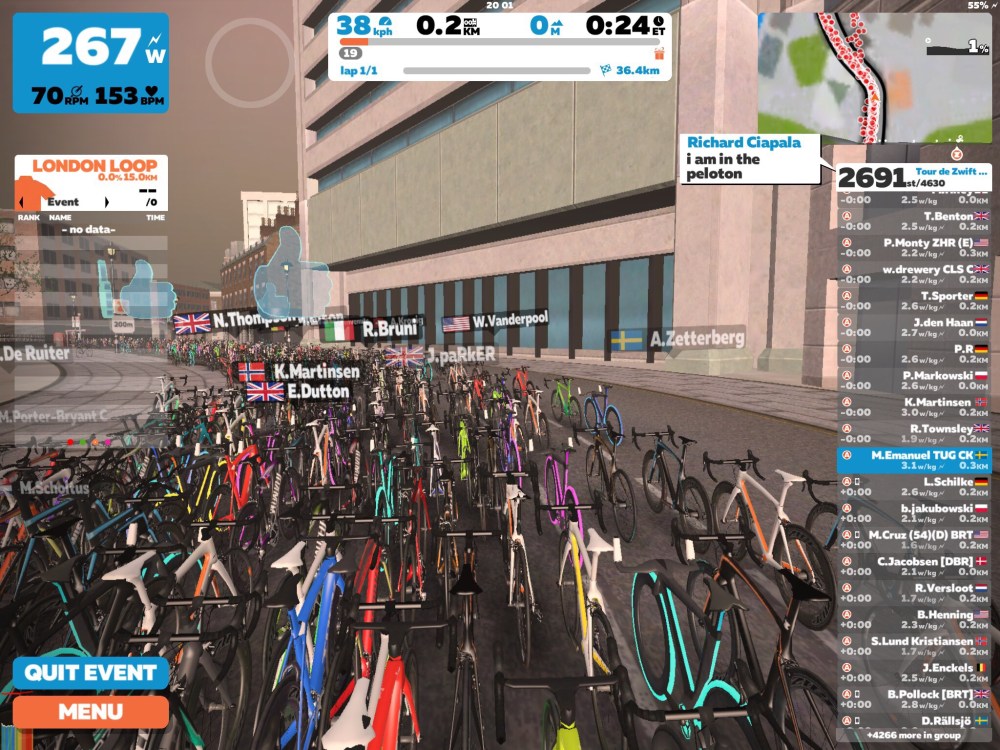Show next leaderboard in London Loop panel
This screenshot has height=750, width=1000.
(107, 202)
